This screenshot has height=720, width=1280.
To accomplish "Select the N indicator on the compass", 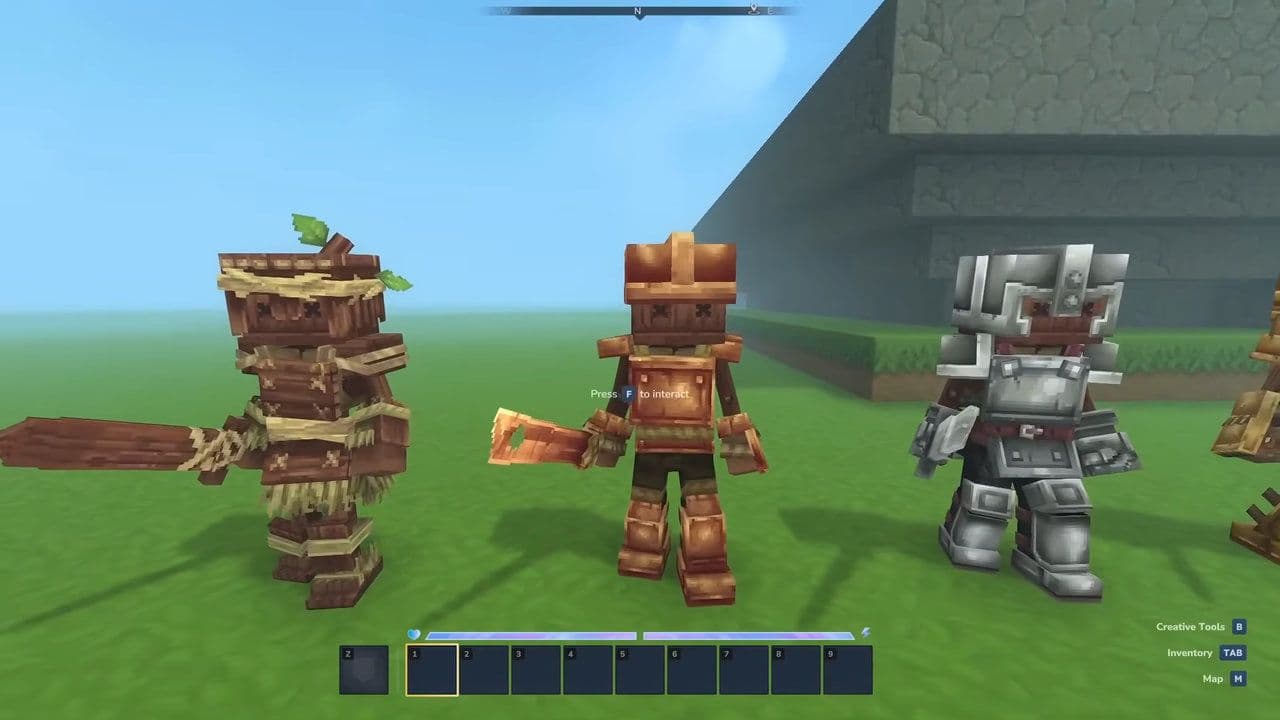I will 637,11.
